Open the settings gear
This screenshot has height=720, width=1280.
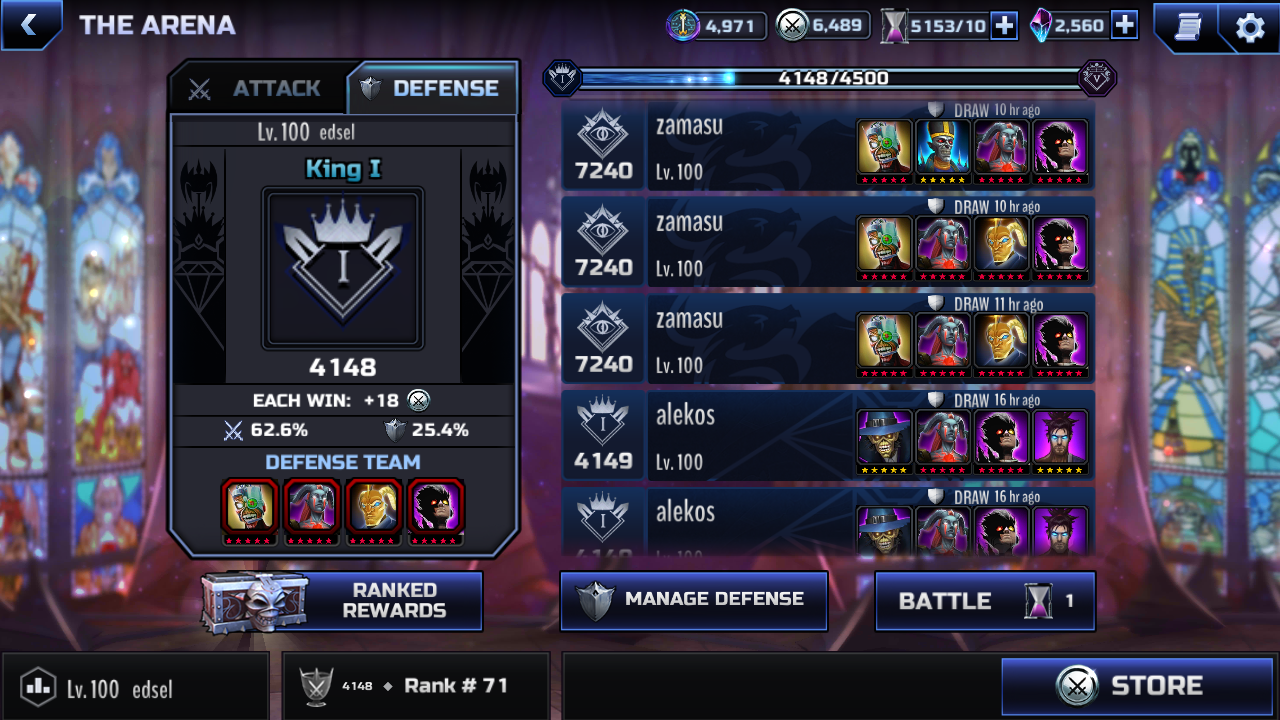[x=1250, y=27]
